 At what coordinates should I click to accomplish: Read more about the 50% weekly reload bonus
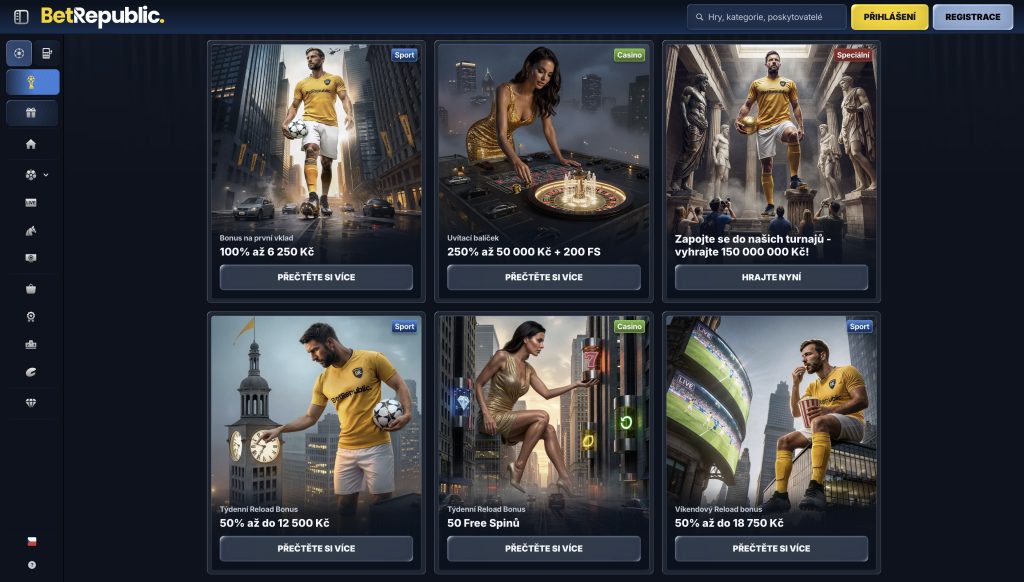(x=316, y=548)
